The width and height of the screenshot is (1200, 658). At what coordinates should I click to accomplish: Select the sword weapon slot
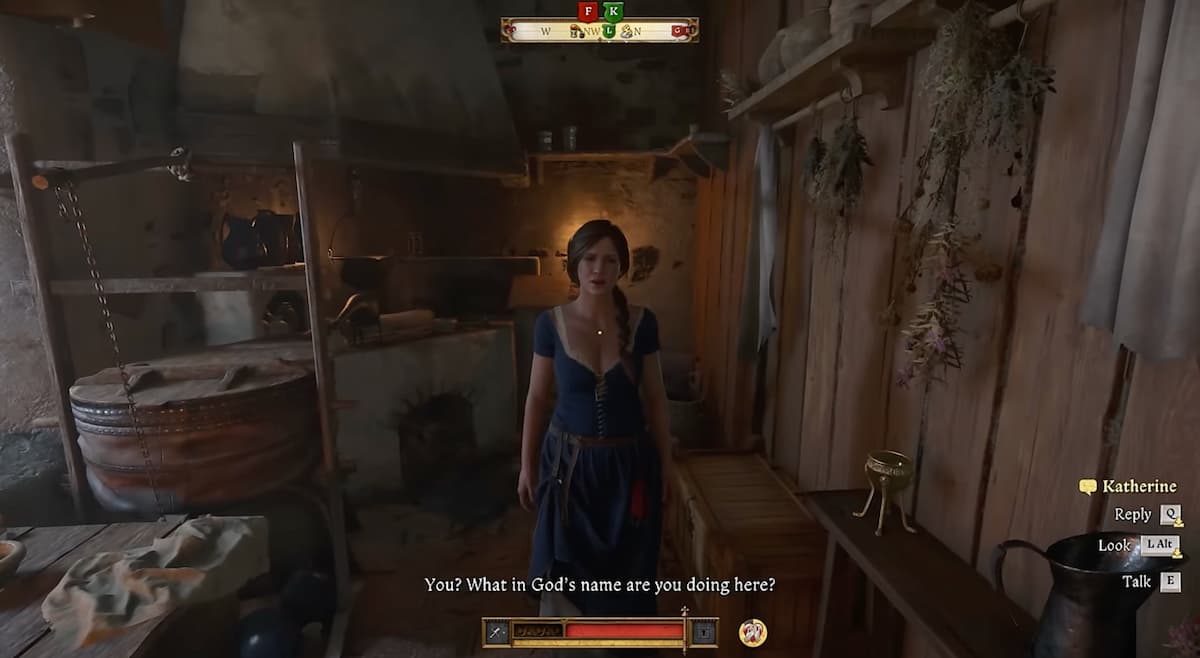(x=497, y=632)
